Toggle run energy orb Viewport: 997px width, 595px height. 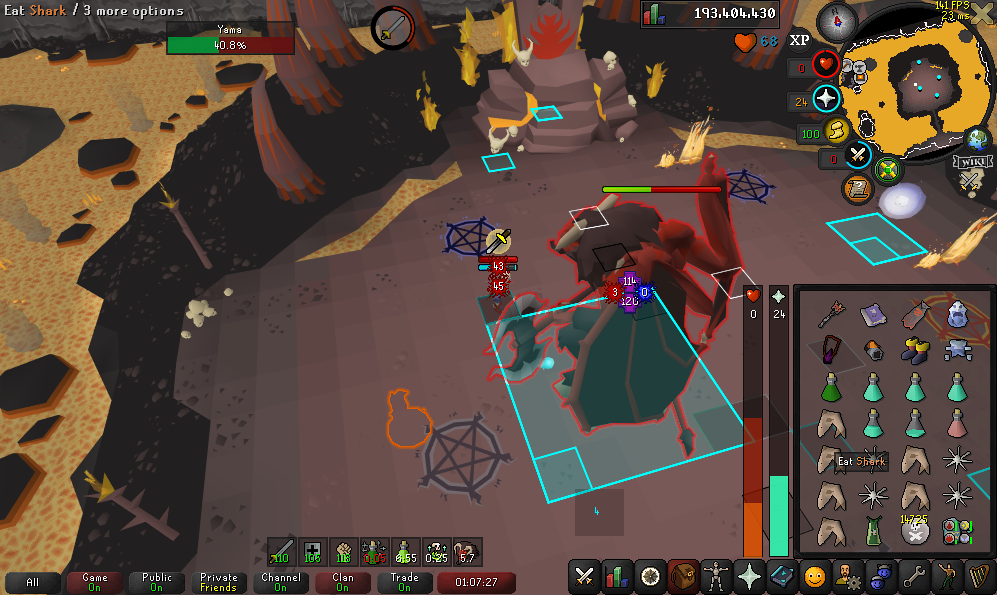(836, 131)
